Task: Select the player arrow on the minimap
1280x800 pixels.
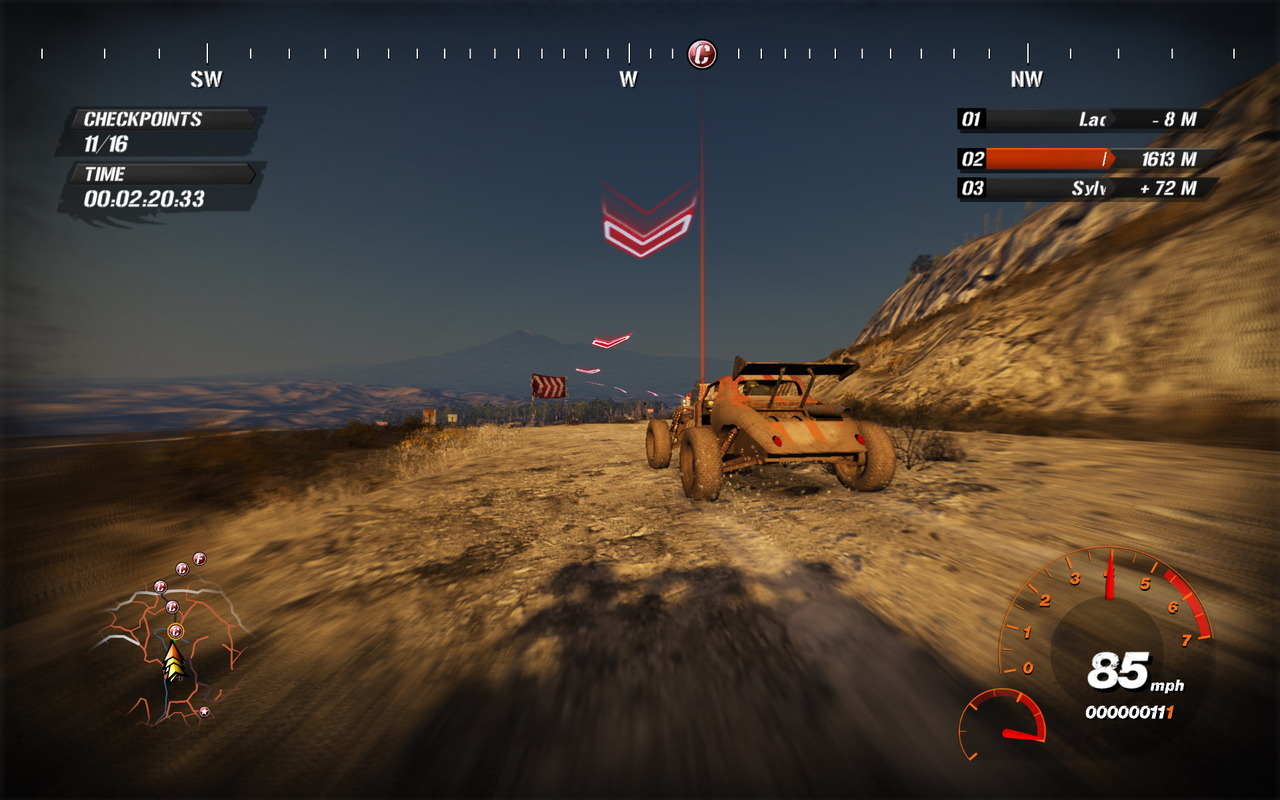Action: [x=175, y=662]
